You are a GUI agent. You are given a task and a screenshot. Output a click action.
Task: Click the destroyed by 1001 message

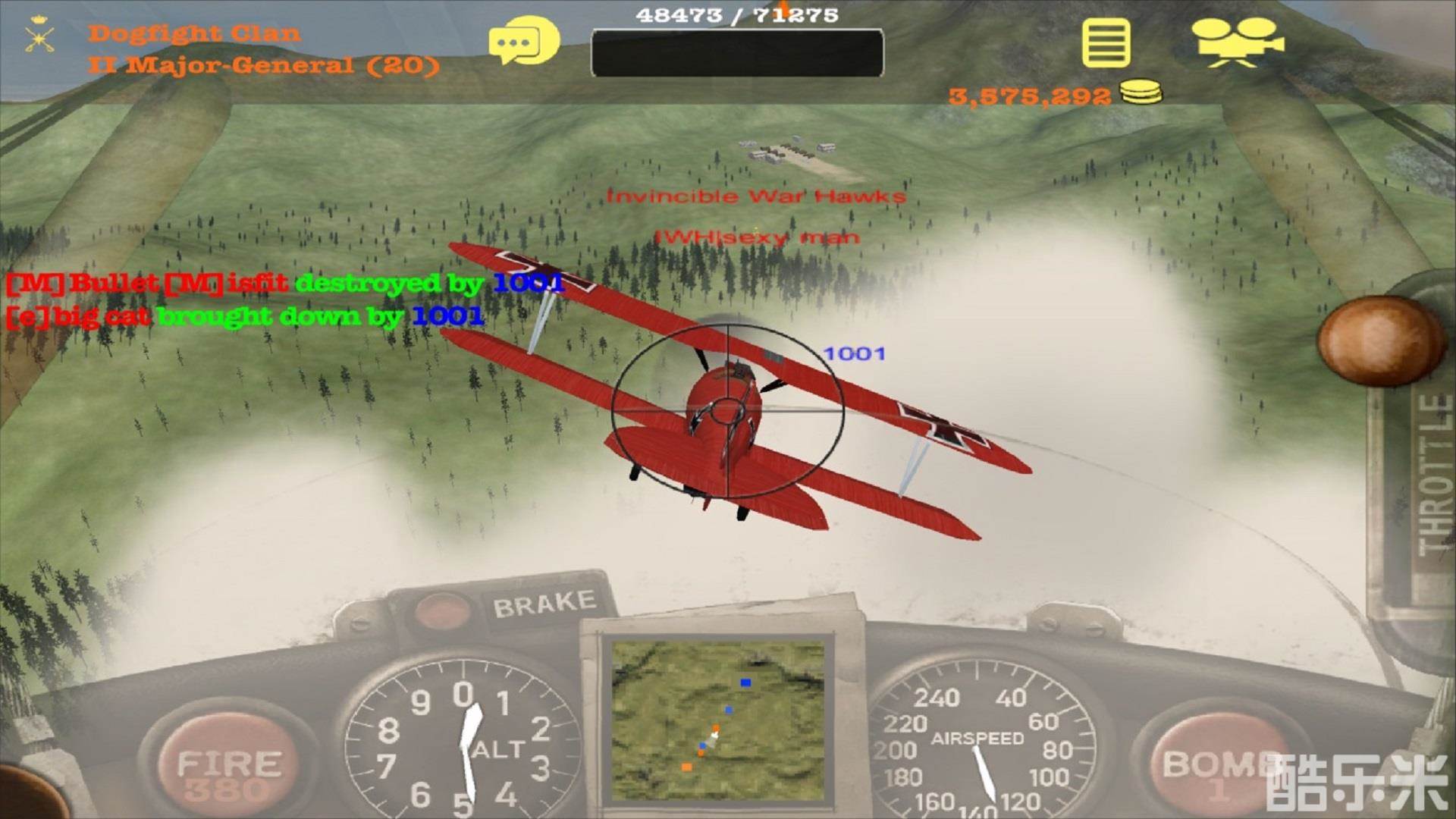click(x=281, y=286)
